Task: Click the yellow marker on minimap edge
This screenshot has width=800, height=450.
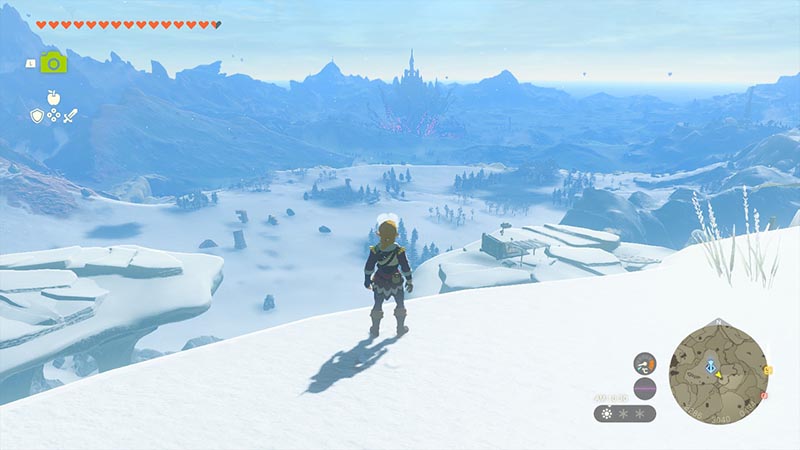Action: [x=768, y=370]
